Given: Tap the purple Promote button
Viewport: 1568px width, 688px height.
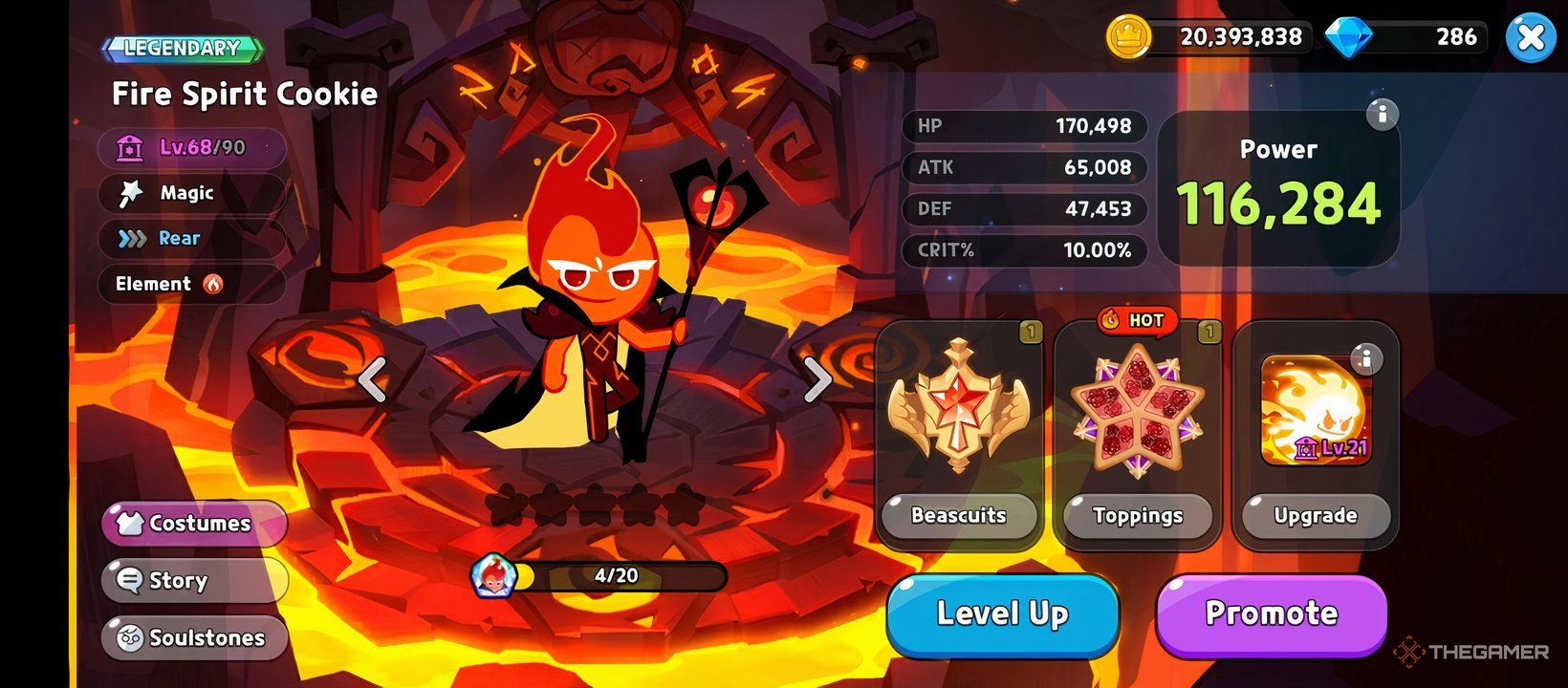Looking at the screenshot, I should [1271, 613].
